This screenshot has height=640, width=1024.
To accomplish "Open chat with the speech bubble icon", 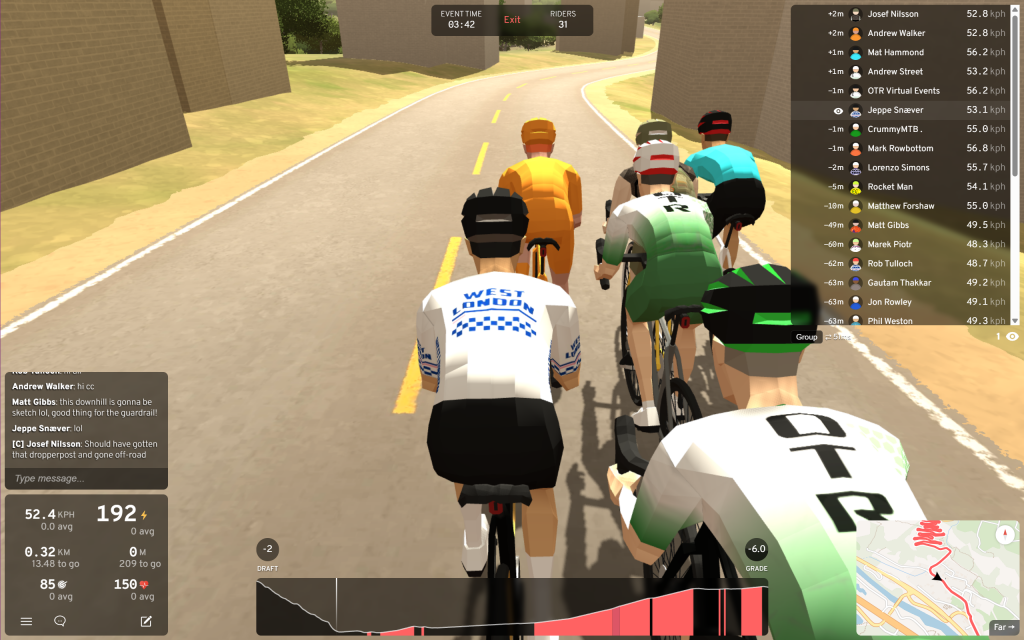I will pyautogui.click(x=60, y=621).
